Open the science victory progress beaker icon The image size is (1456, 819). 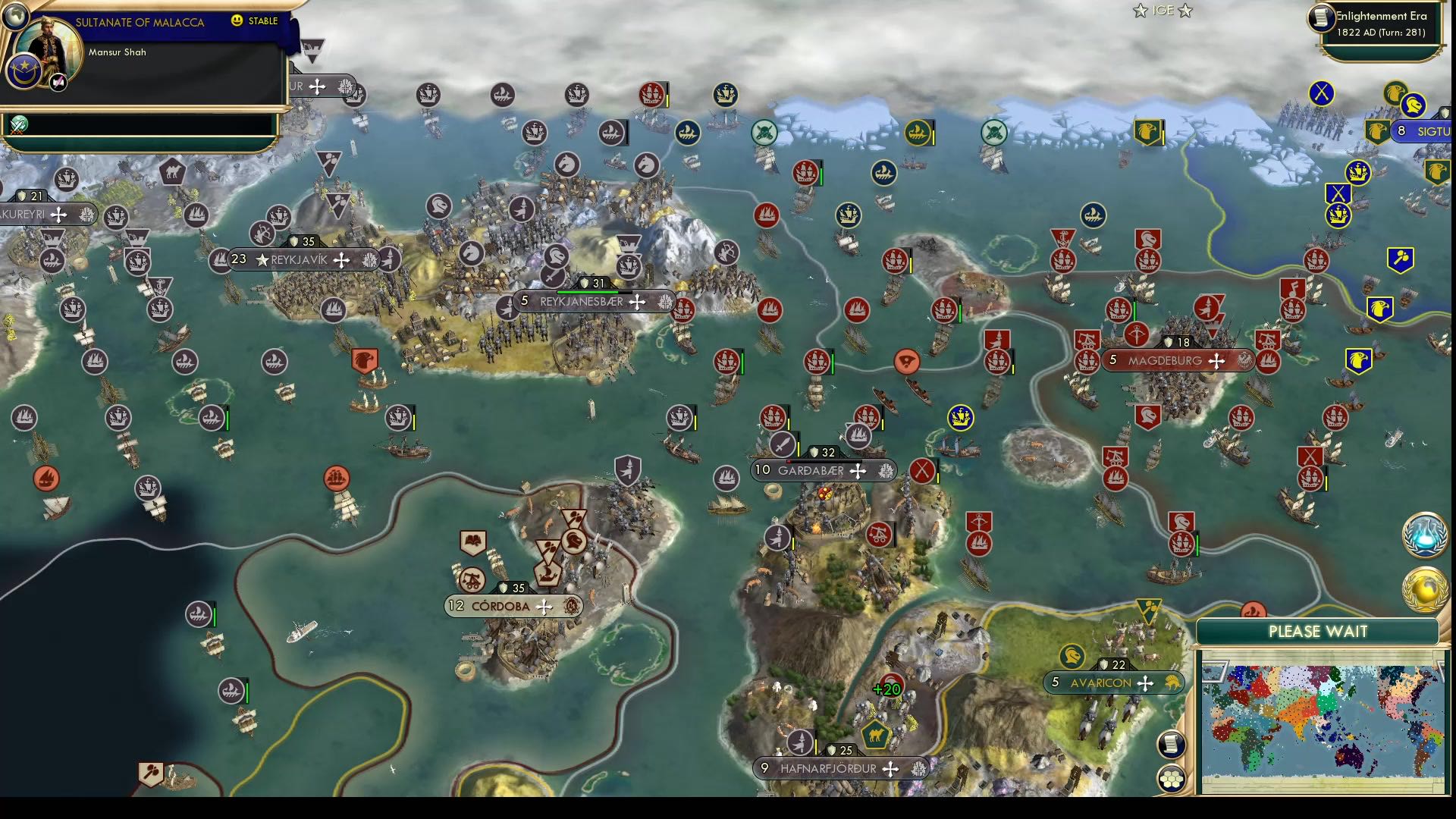(x=1424, y=535)
